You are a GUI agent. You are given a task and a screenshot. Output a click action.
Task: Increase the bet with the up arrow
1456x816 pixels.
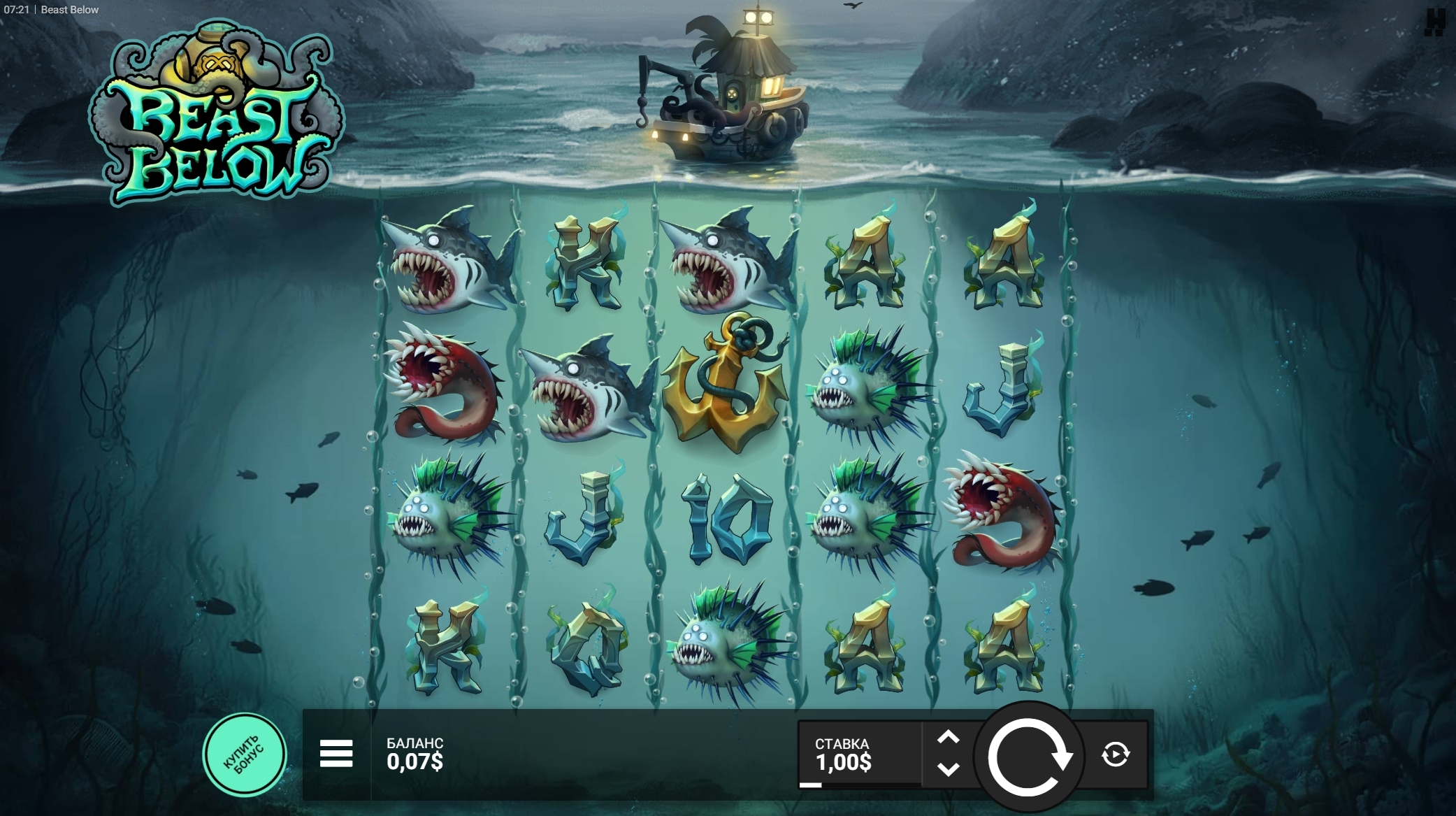coord(948,738)
